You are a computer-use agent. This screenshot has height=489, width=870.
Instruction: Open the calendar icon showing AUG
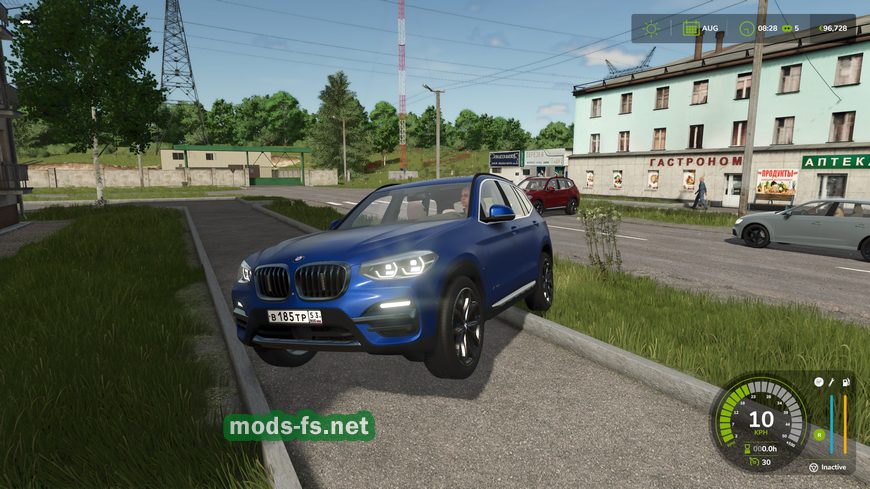click(x=691, y=28)
